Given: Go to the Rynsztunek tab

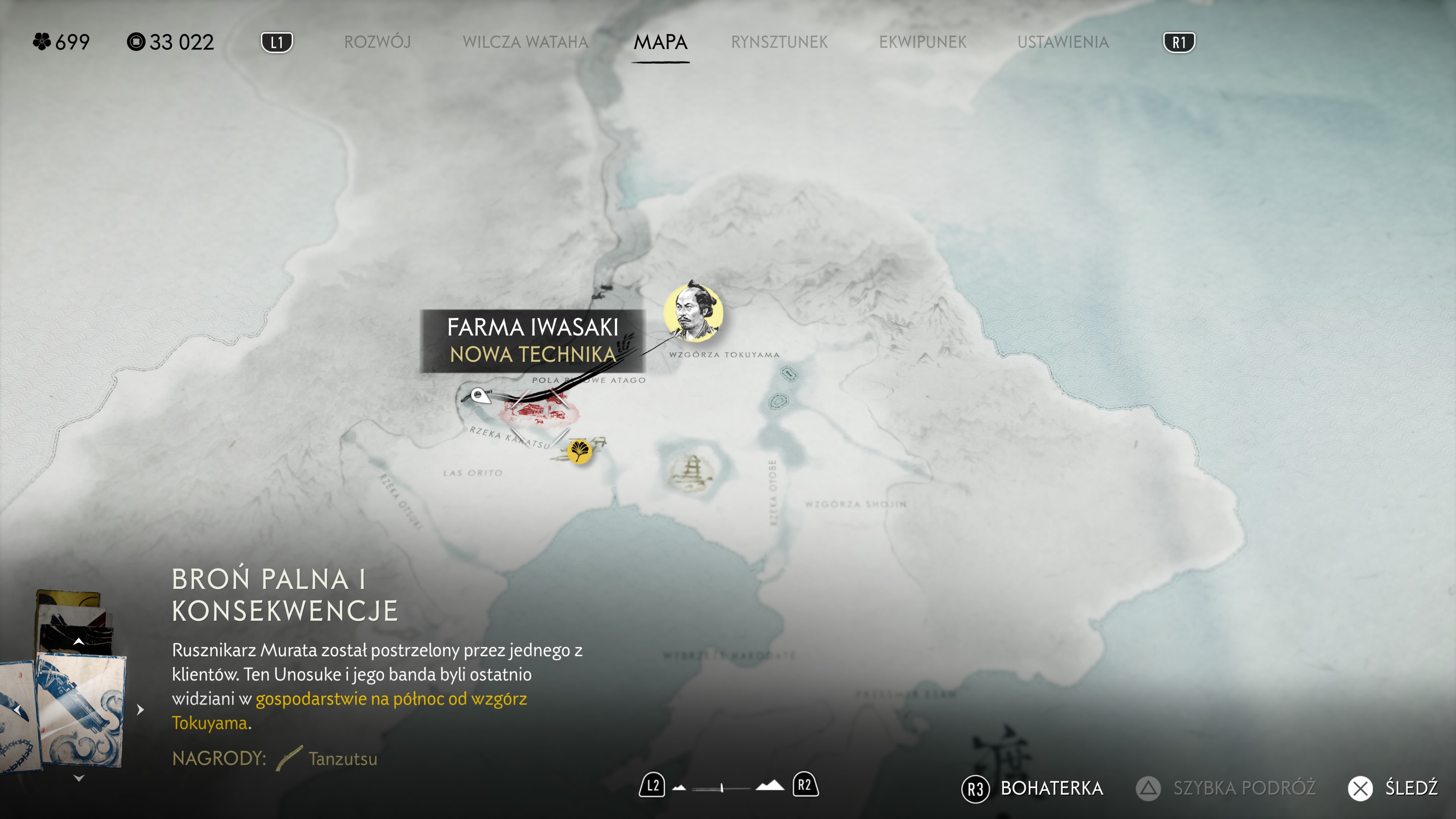Looking at the screenshot, I should tap(779, 42).
